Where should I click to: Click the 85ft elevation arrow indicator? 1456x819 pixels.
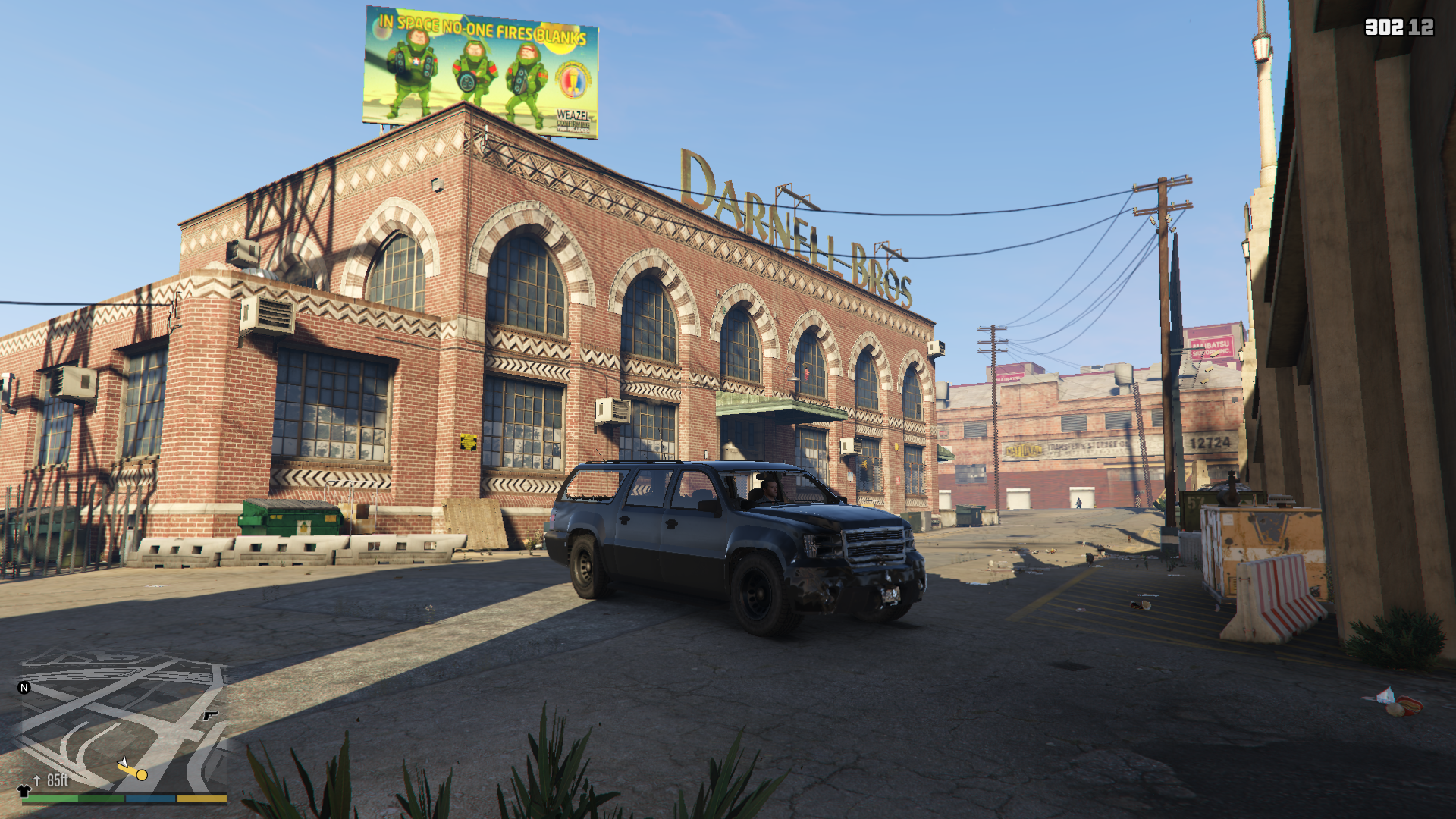pyautogui.click(x=37, y=782)
